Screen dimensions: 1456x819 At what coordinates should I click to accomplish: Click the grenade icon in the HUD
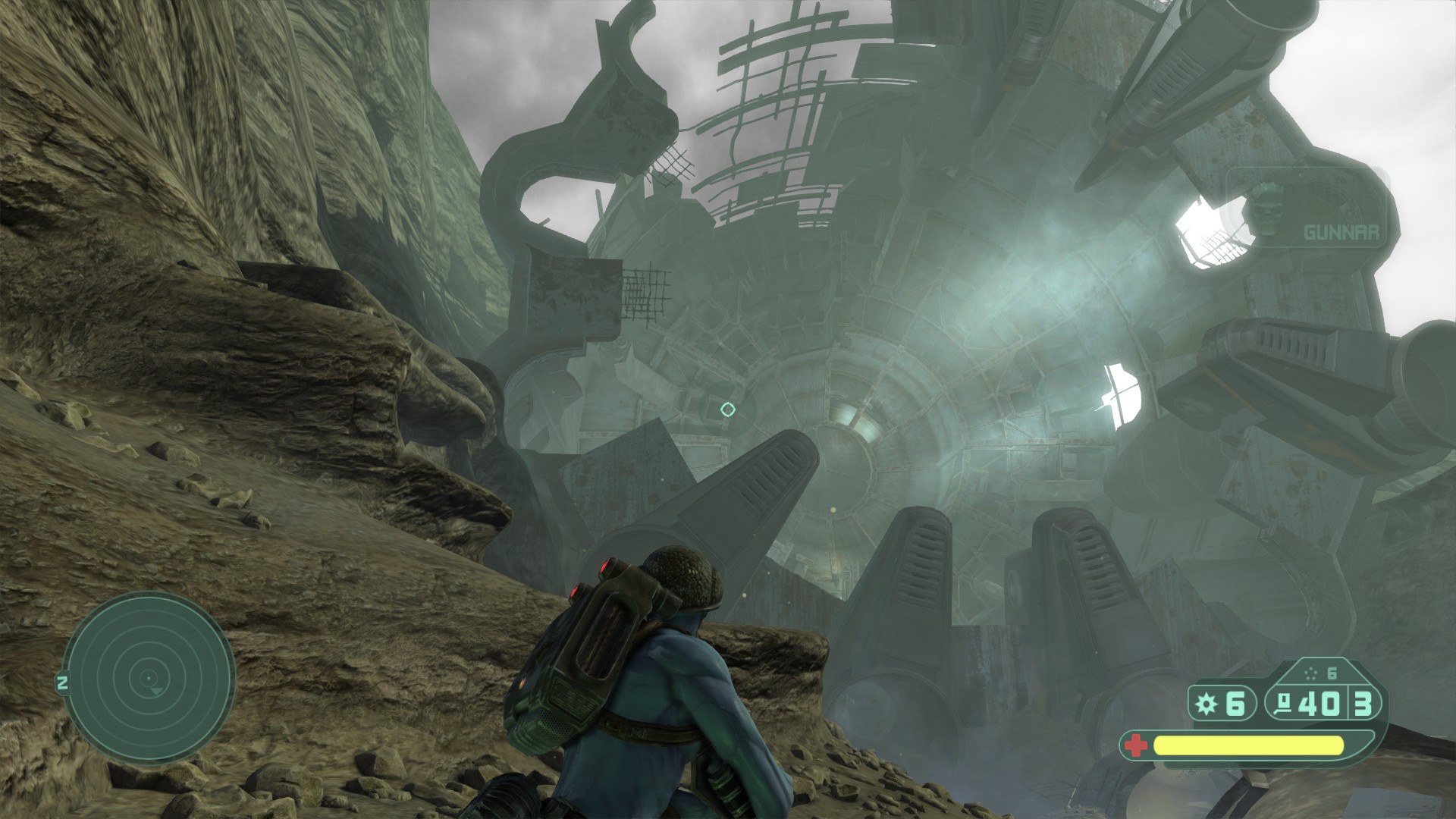point(1206,704)
